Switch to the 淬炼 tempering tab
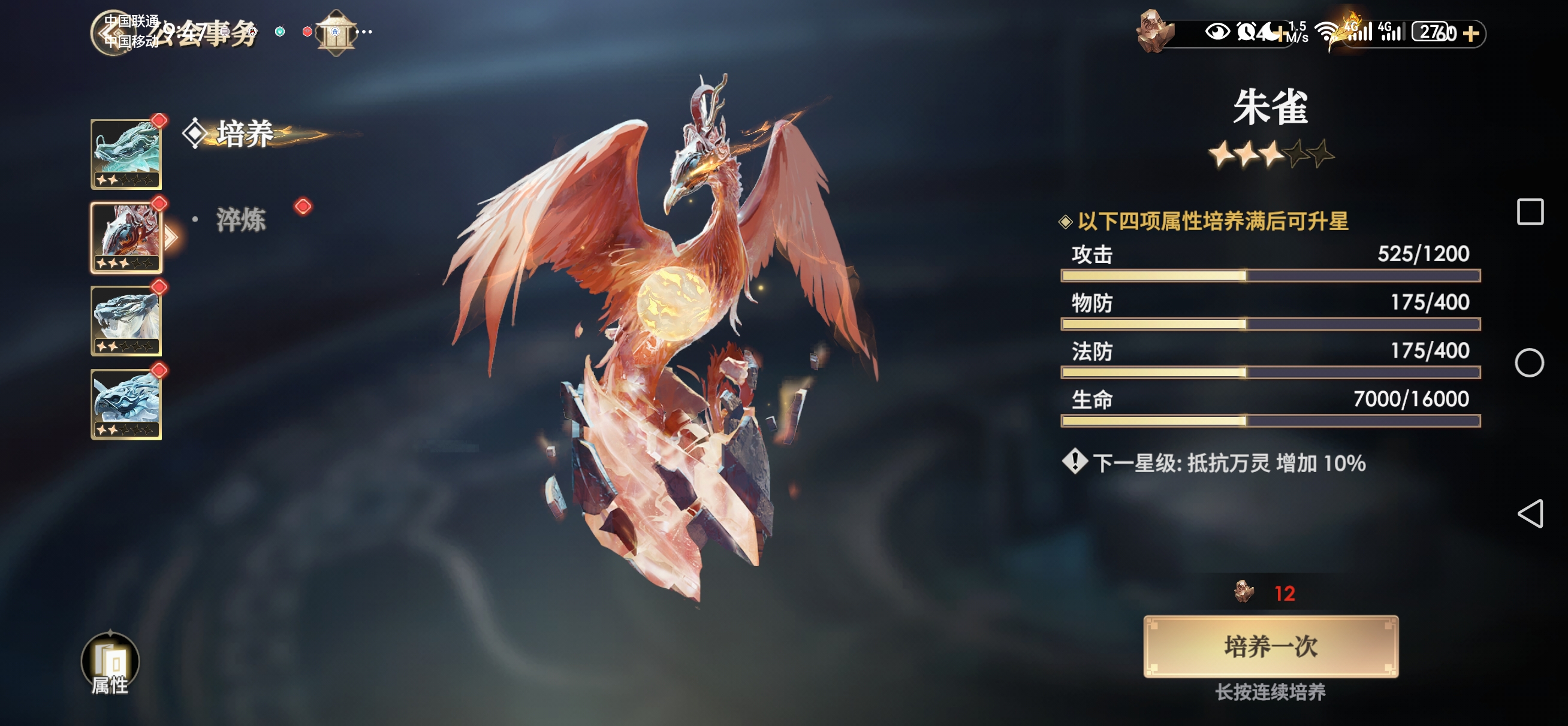This screenshot has height=726, width=1568. (x=242, y=220)
